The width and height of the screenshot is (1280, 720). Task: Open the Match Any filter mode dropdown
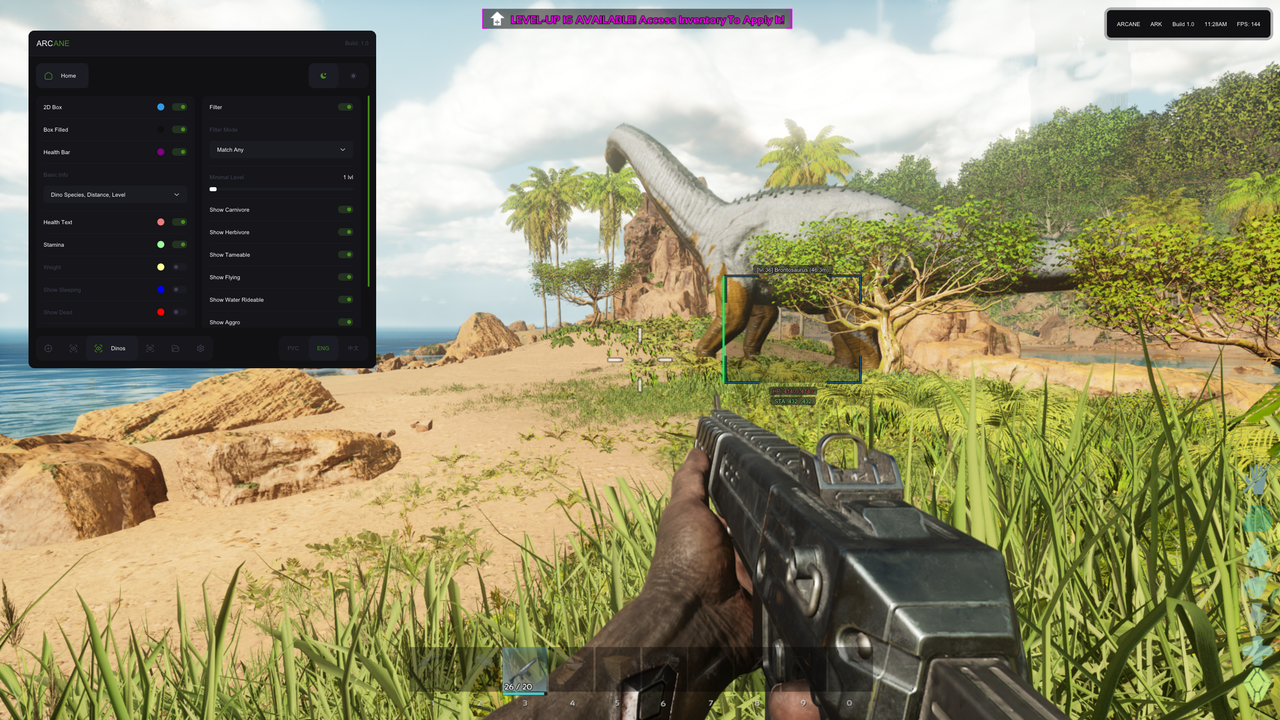pos(280,149)
